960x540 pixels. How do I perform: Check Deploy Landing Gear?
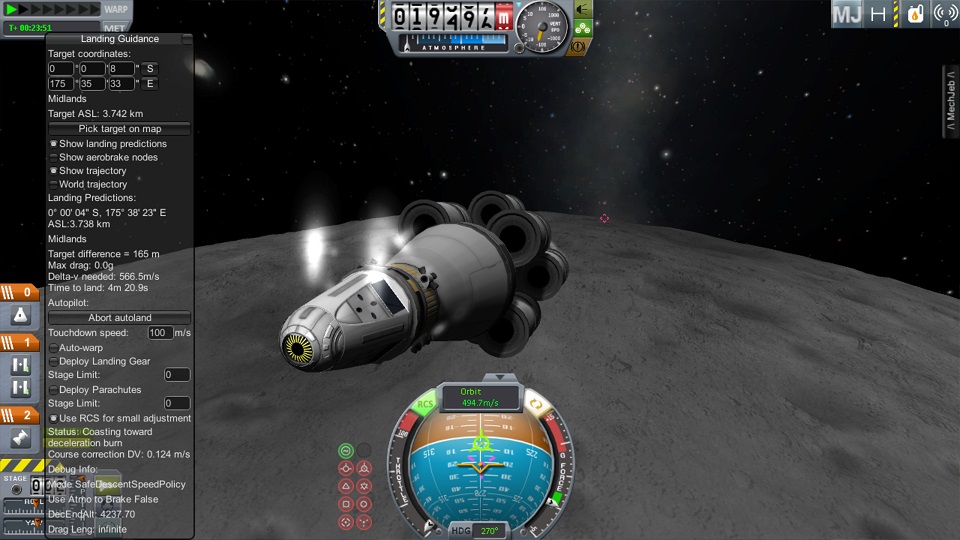coord(53,361)
